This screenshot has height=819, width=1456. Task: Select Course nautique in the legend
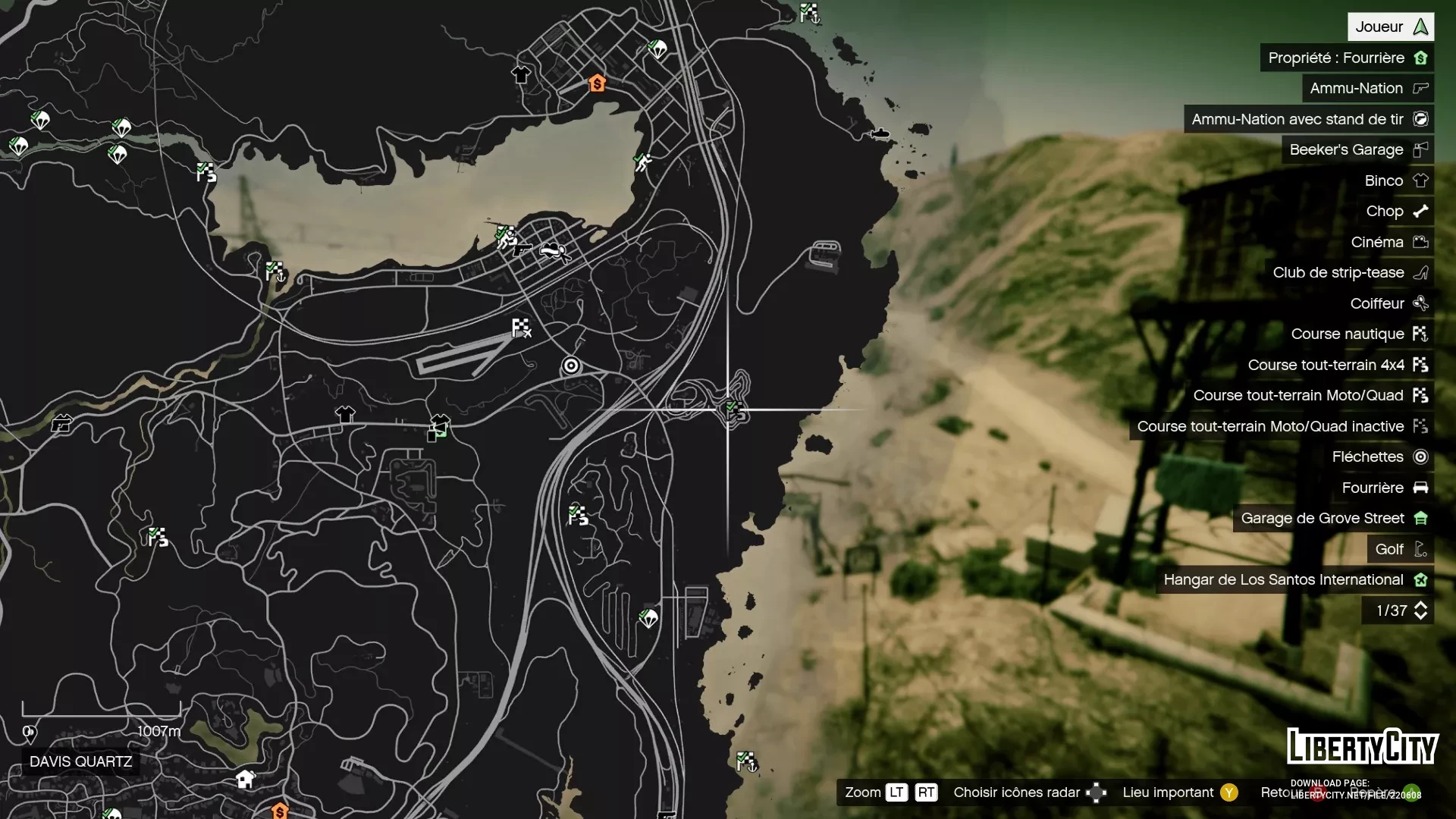pos(1359,334)
